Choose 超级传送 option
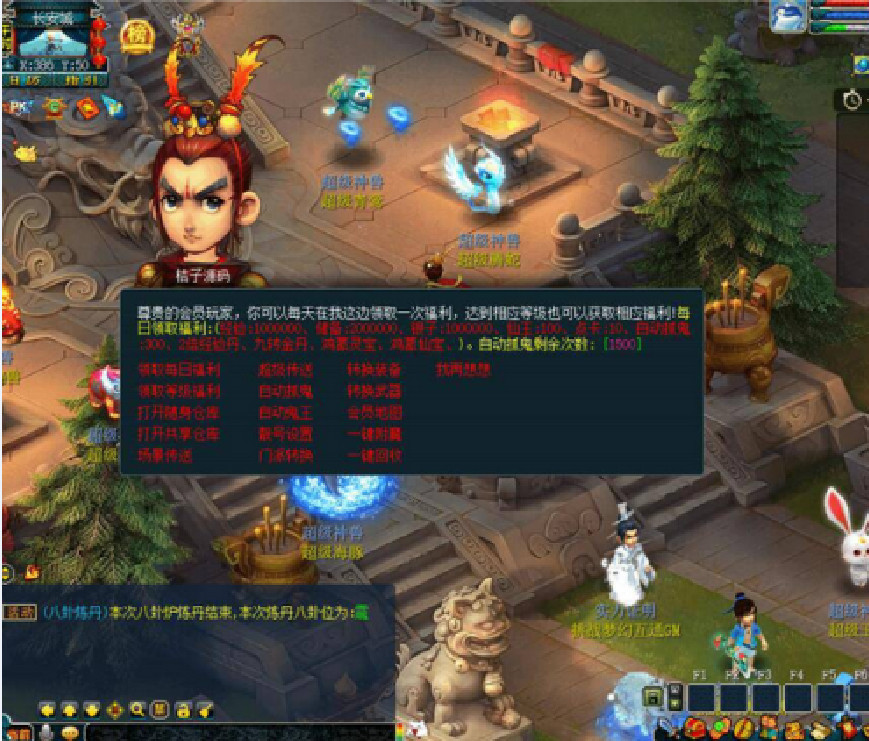Screen dimensions: 869x741 point(285,369)
